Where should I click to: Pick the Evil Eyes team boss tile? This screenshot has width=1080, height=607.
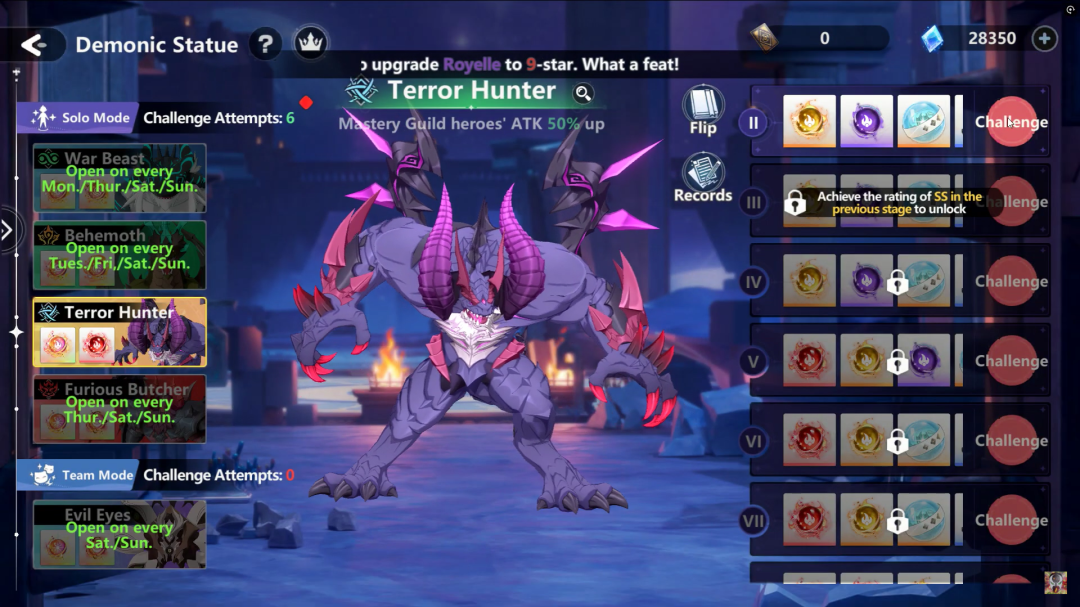119,534
